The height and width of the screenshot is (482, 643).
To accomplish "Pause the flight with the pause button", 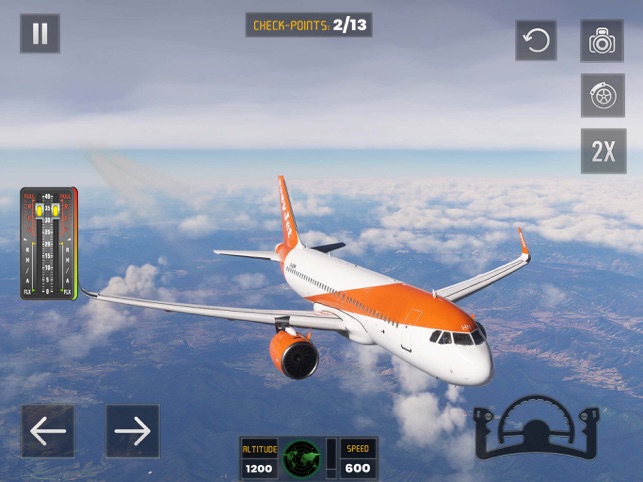I will [x=40, y=34].
